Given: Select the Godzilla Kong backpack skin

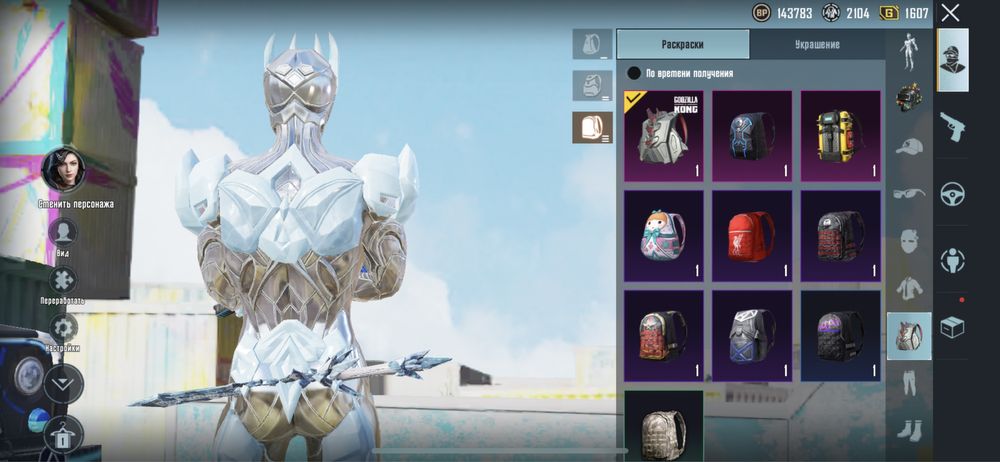Looking at the screenshot, I should tap(663, 136).
